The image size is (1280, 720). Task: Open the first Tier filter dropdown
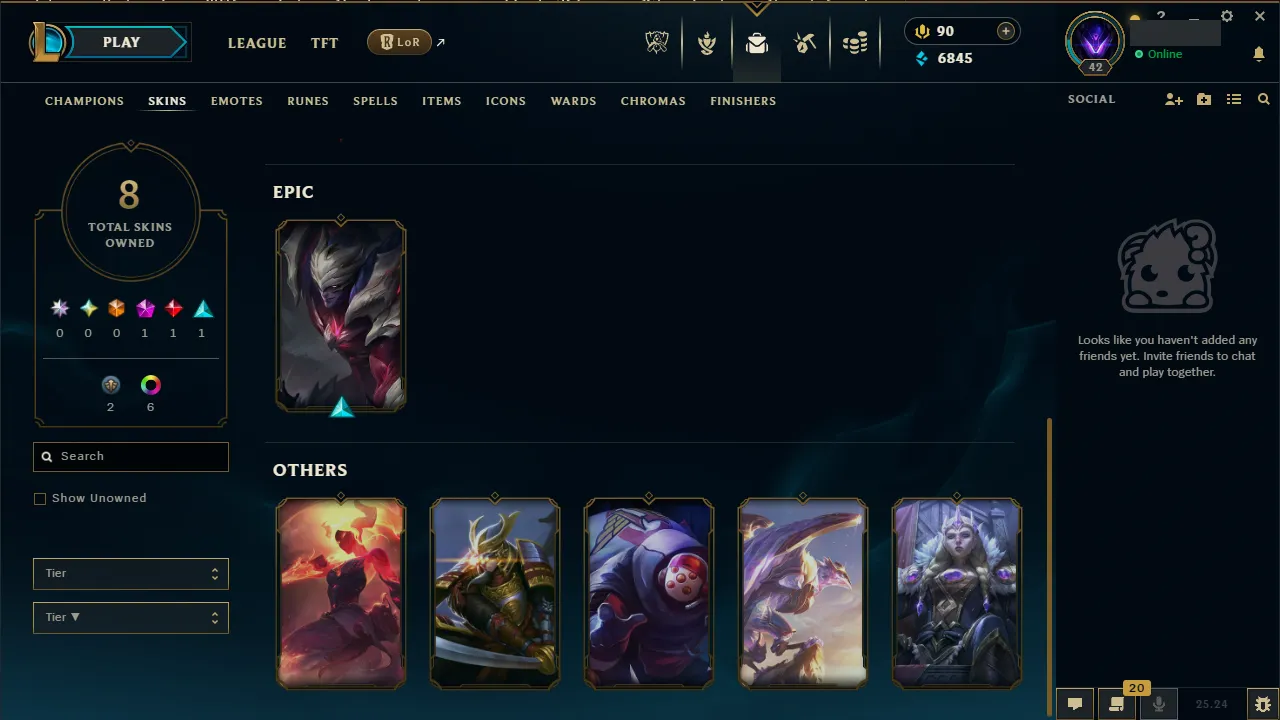click(x=130, y=573)
